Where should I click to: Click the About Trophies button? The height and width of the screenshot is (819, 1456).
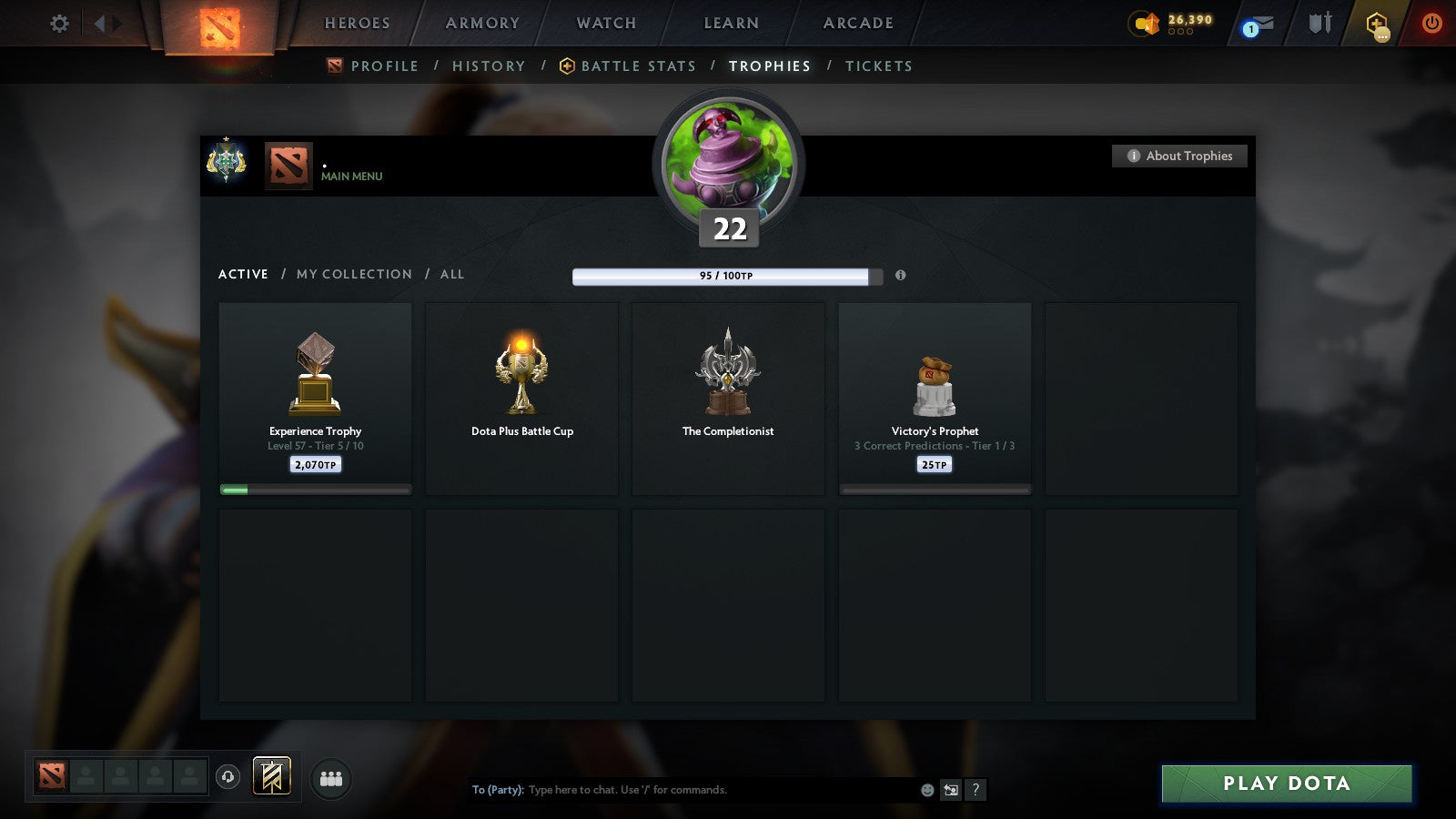point(1179,156)
